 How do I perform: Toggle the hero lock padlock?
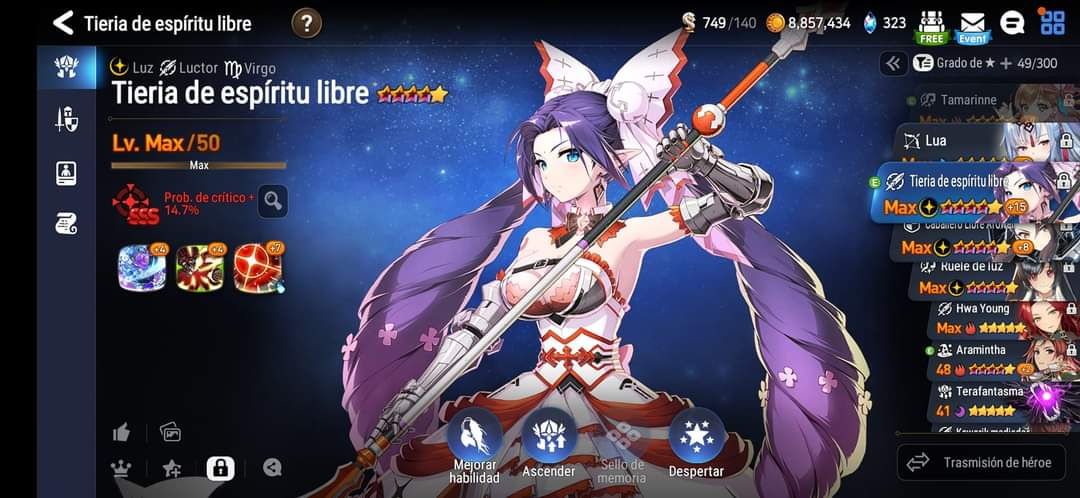(x=220, y=467)
